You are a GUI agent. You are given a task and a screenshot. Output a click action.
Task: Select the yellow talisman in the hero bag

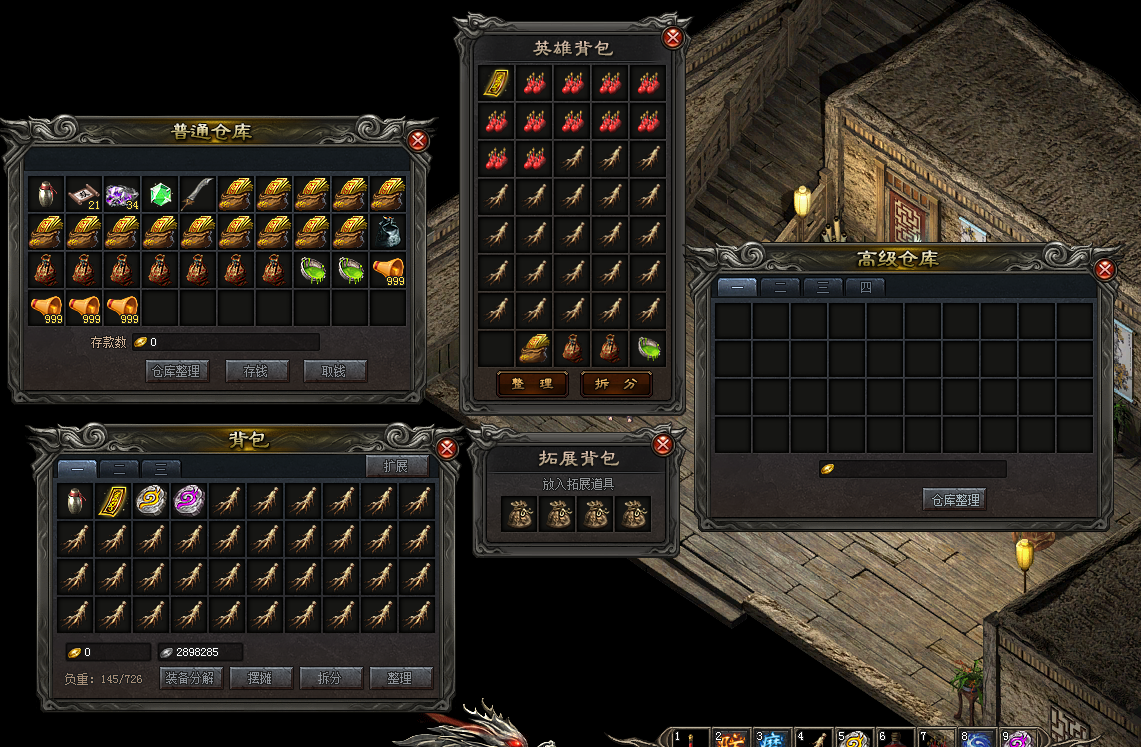point(497,82)
